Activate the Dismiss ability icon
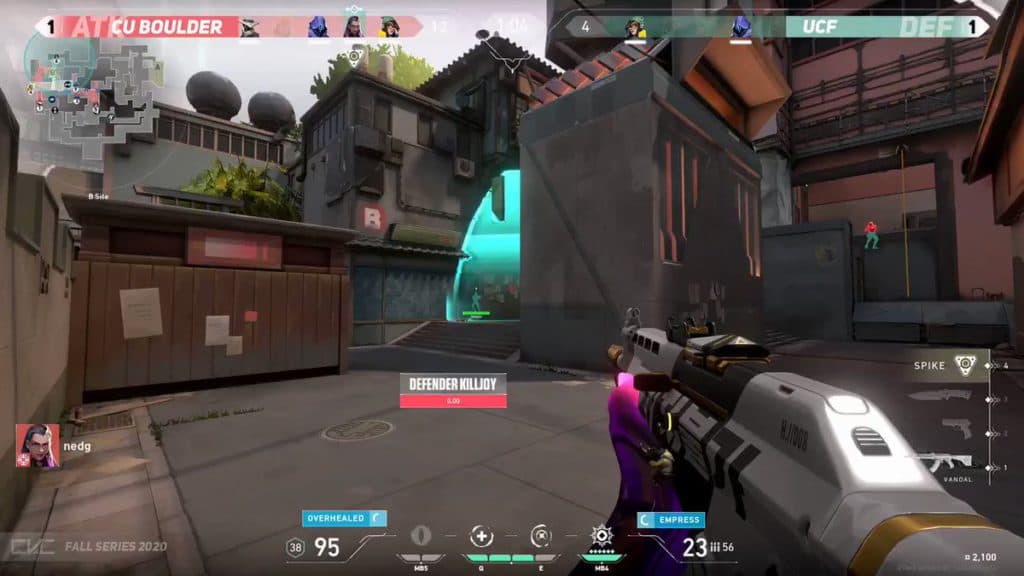 541,536
